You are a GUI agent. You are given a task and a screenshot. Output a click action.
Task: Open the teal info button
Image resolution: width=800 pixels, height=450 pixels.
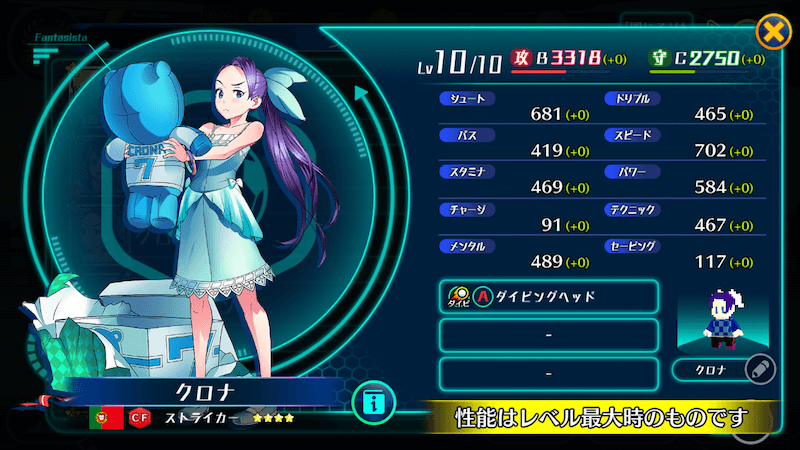[374, 403]
